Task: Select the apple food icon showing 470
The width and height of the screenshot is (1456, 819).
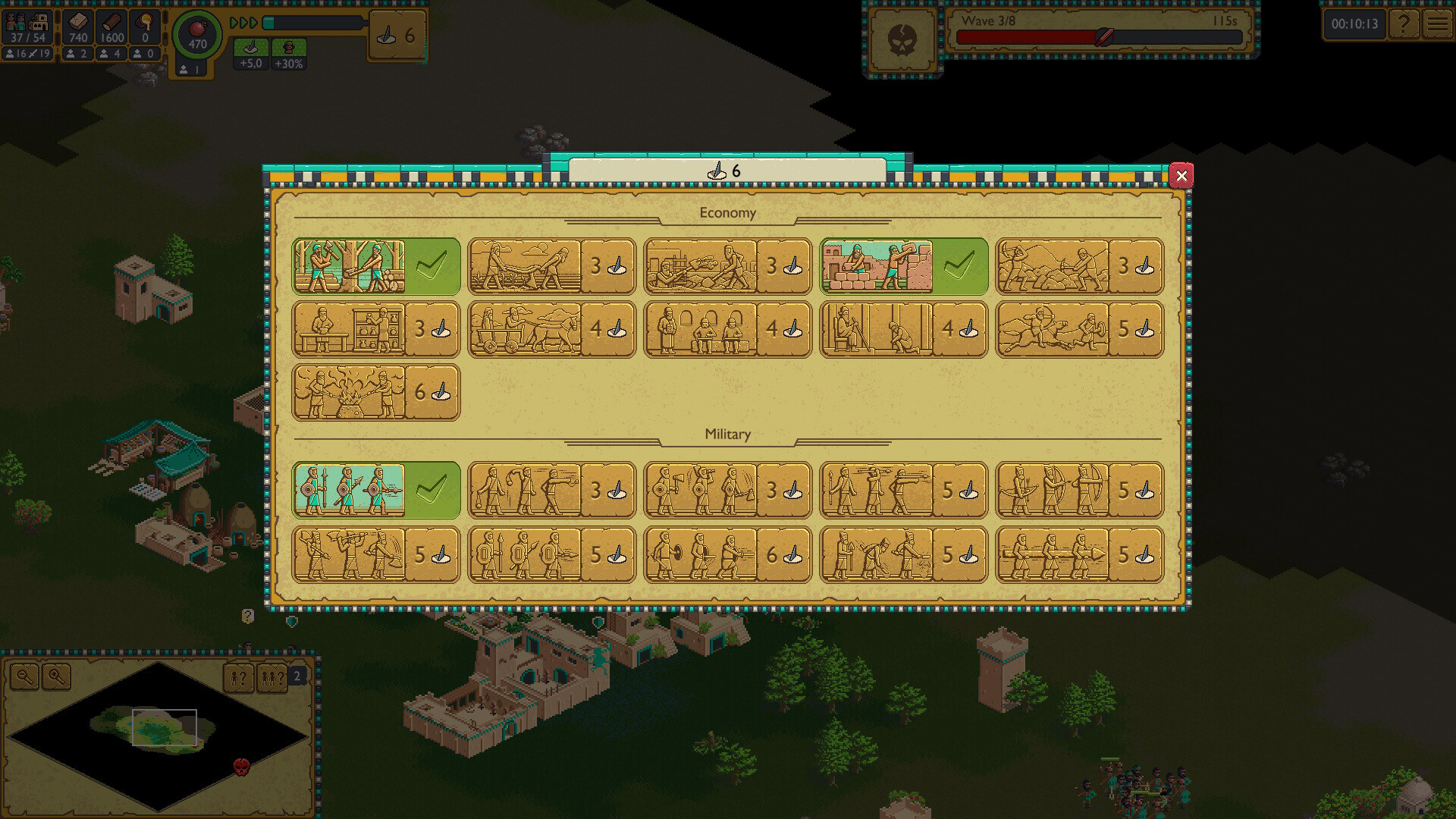Action: click(197, 34)
